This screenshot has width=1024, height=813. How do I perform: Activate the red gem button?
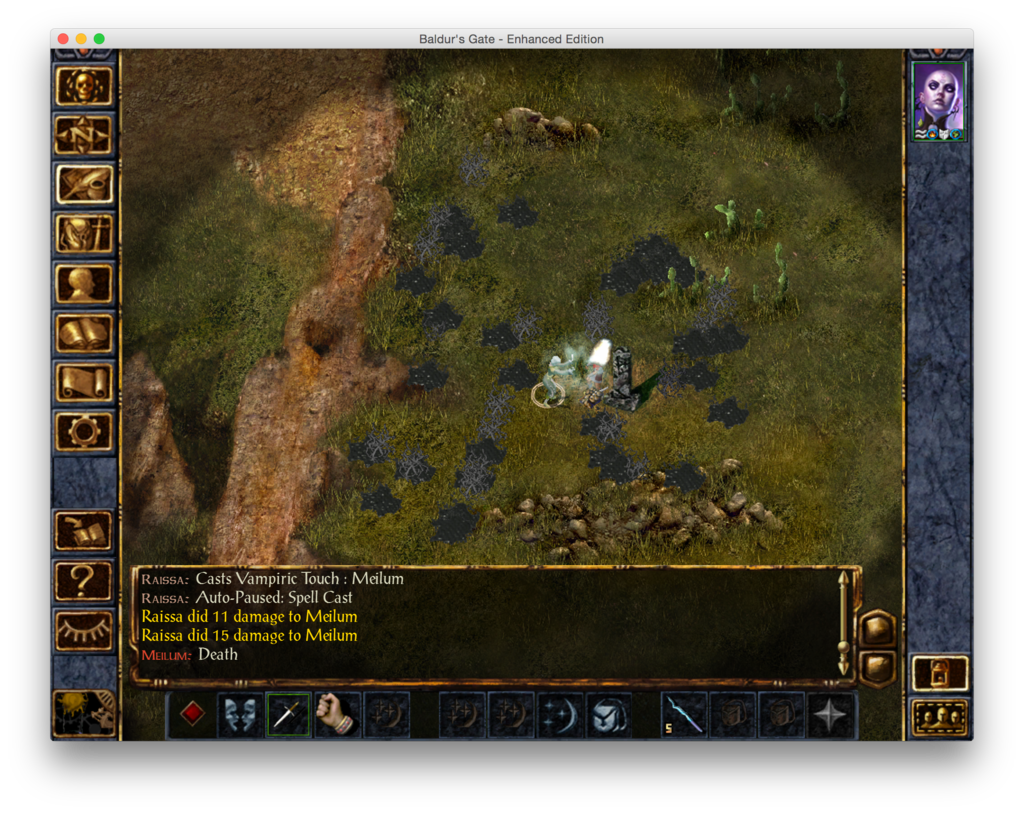click(x=192, y=714)
